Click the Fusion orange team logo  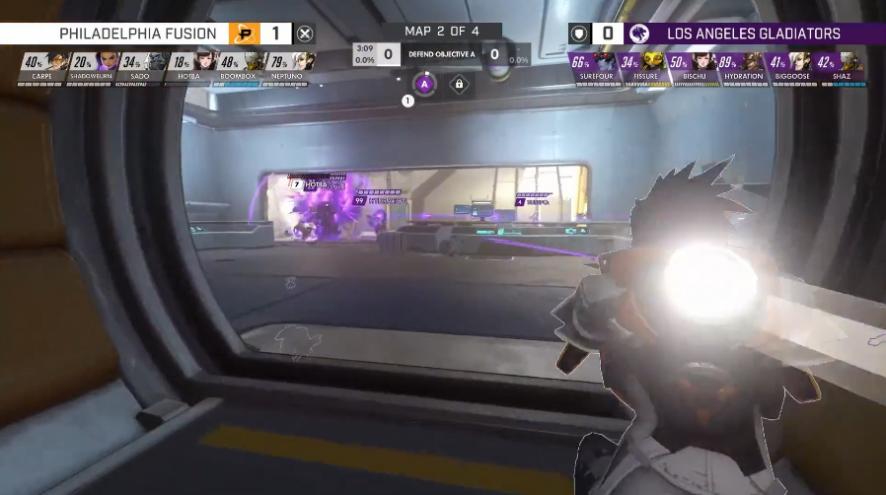click(244, 34)
